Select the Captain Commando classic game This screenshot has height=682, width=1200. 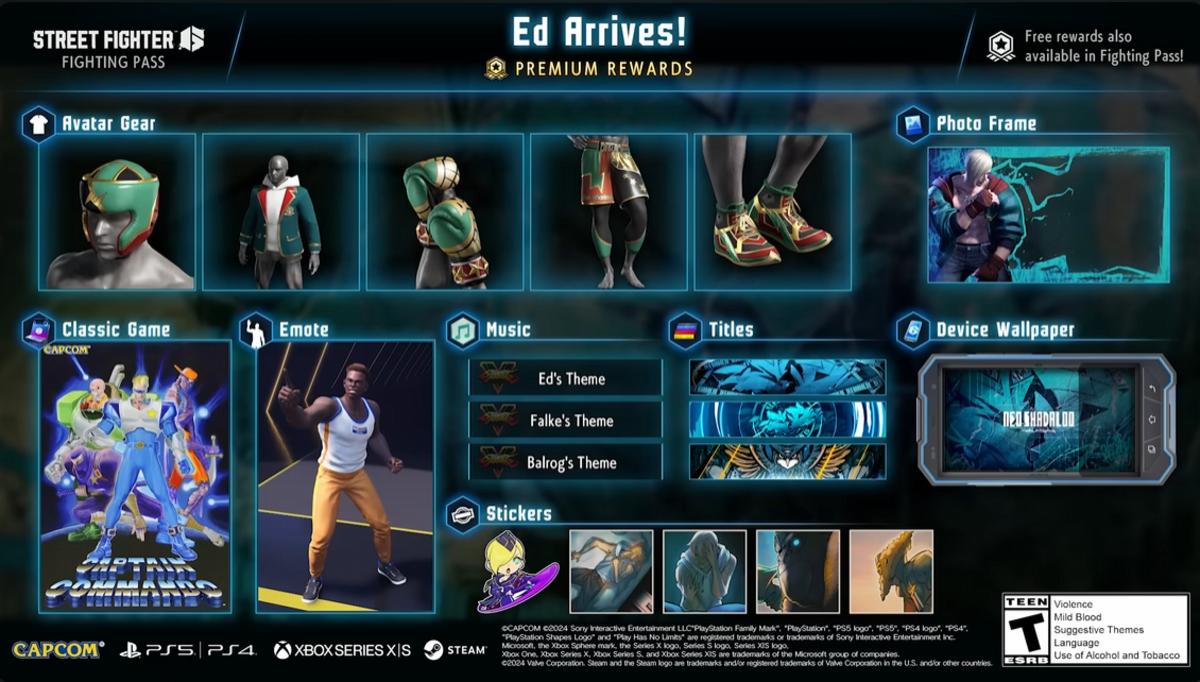[x=135, y=476]
